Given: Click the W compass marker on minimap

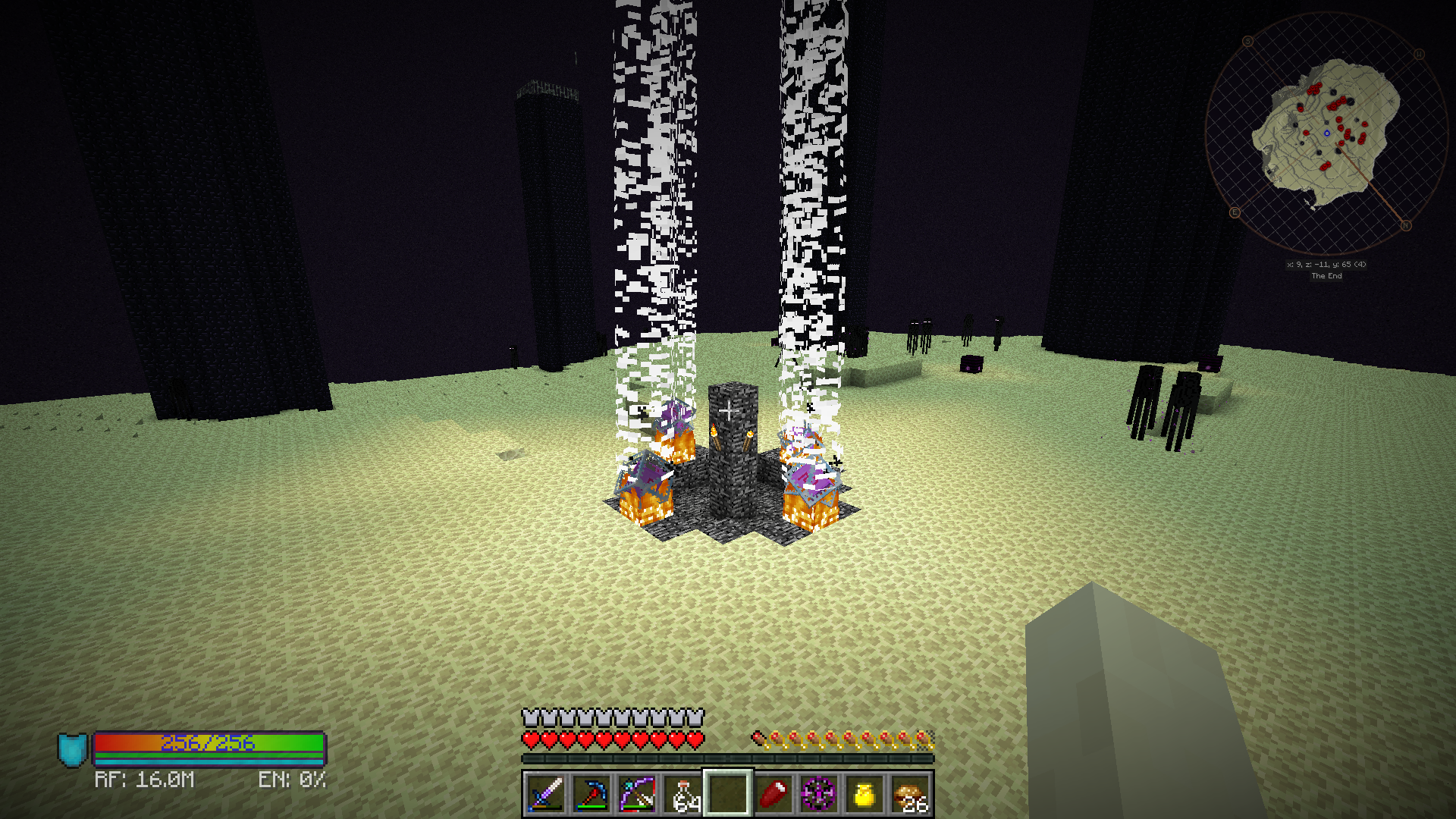Looking at the screenshot, I should point(1419,55).
